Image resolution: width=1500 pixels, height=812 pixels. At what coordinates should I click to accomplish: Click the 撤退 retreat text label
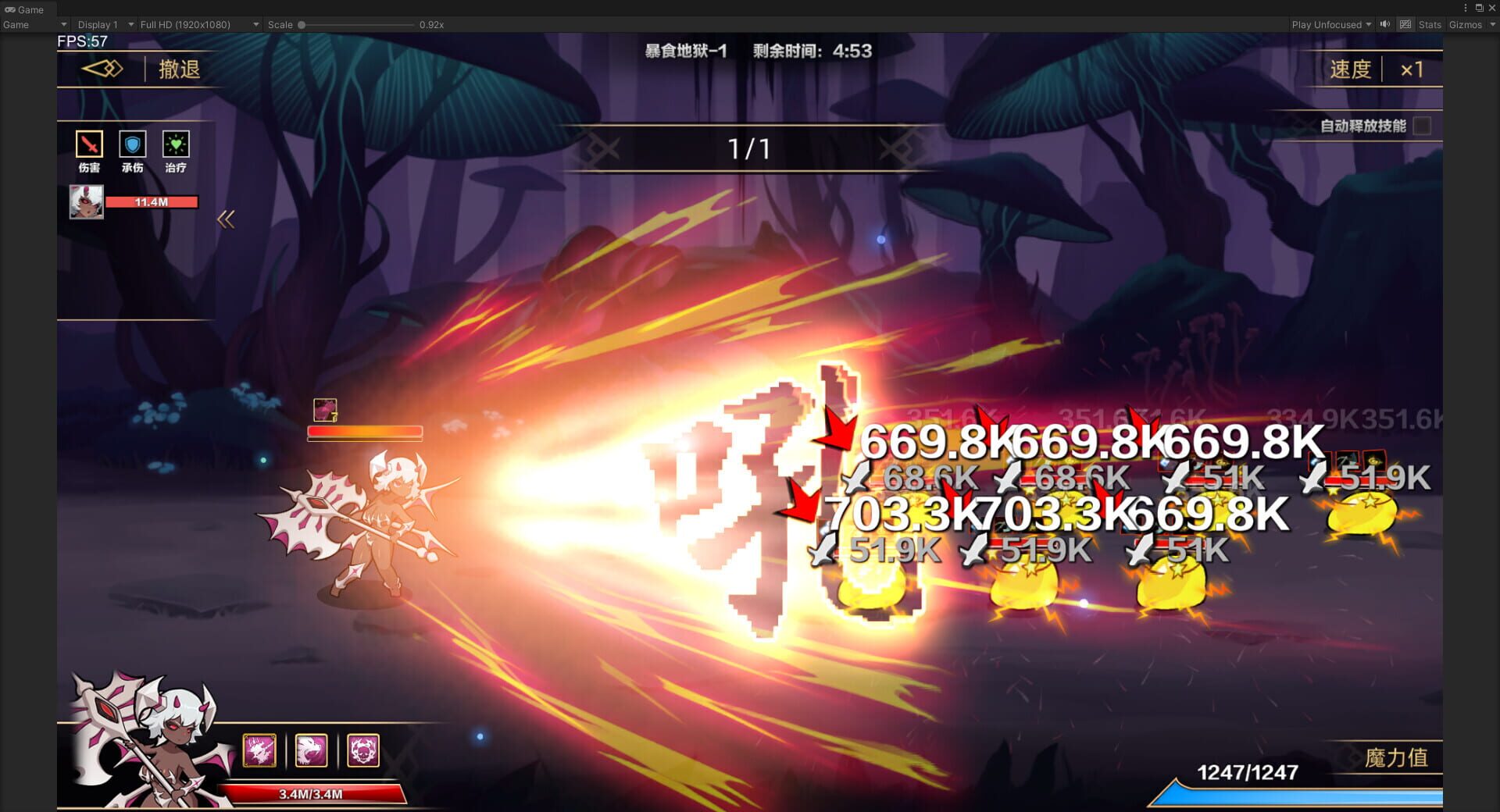pyautogui.click(x=178, y=69)
